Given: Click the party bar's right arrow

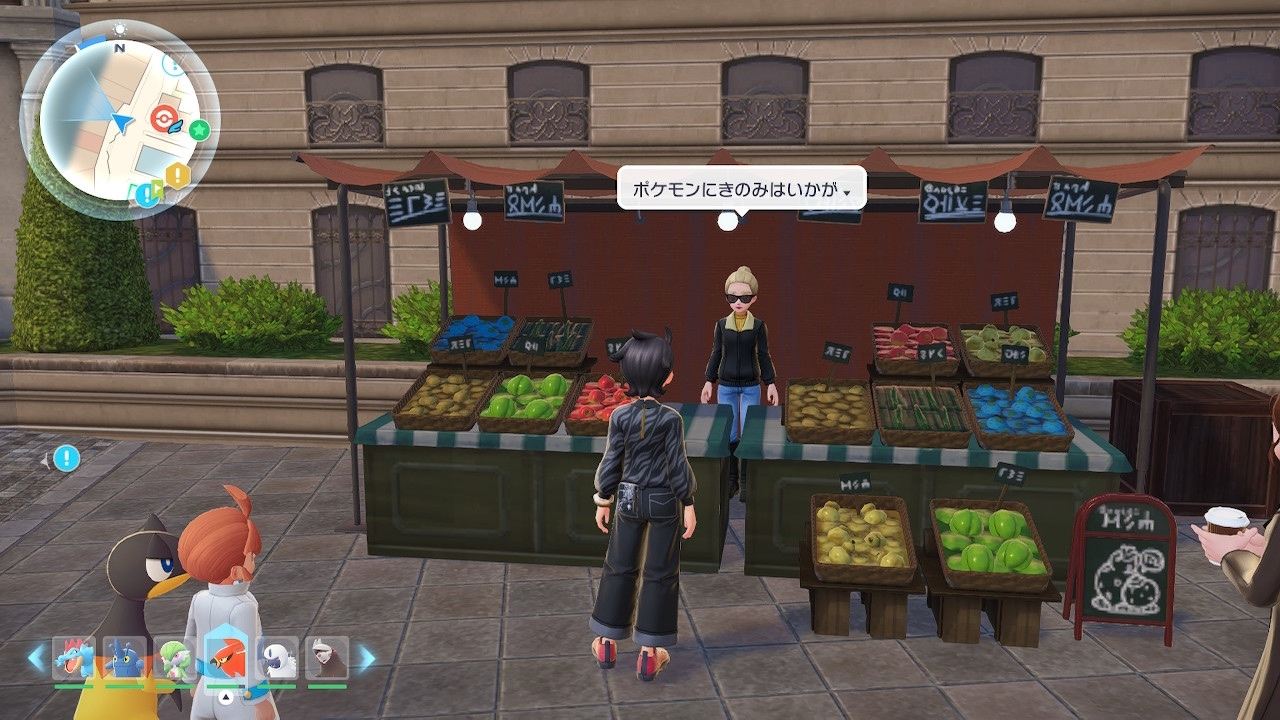Looking at the screenshot, I should 366,658.
